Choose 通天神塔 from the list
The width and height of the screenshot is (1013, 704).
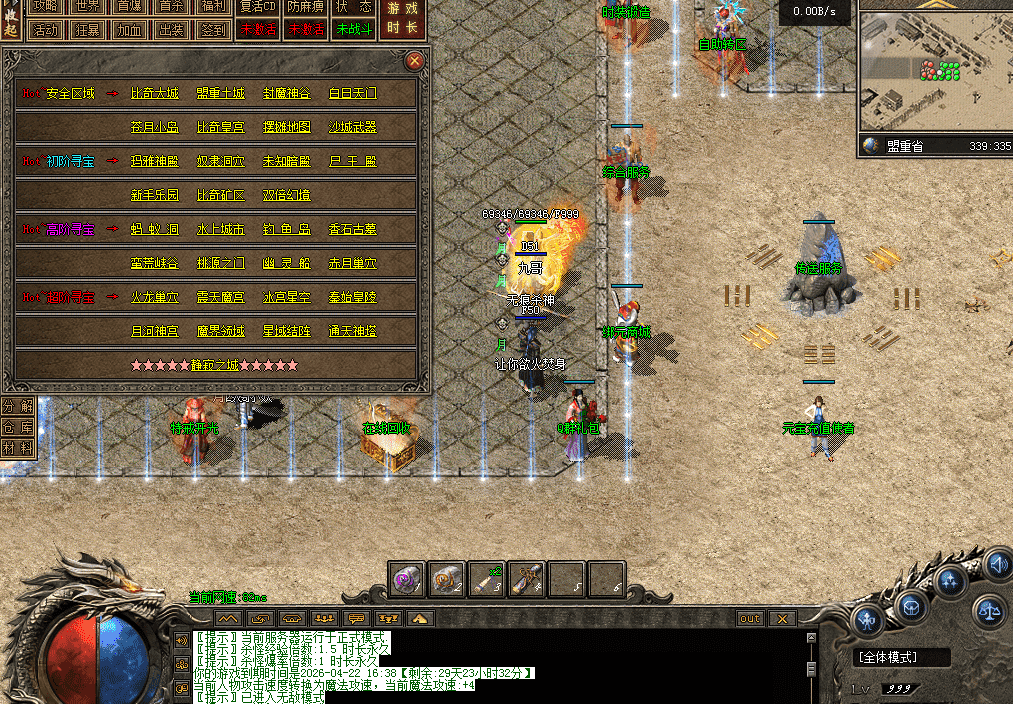point(353,331)
